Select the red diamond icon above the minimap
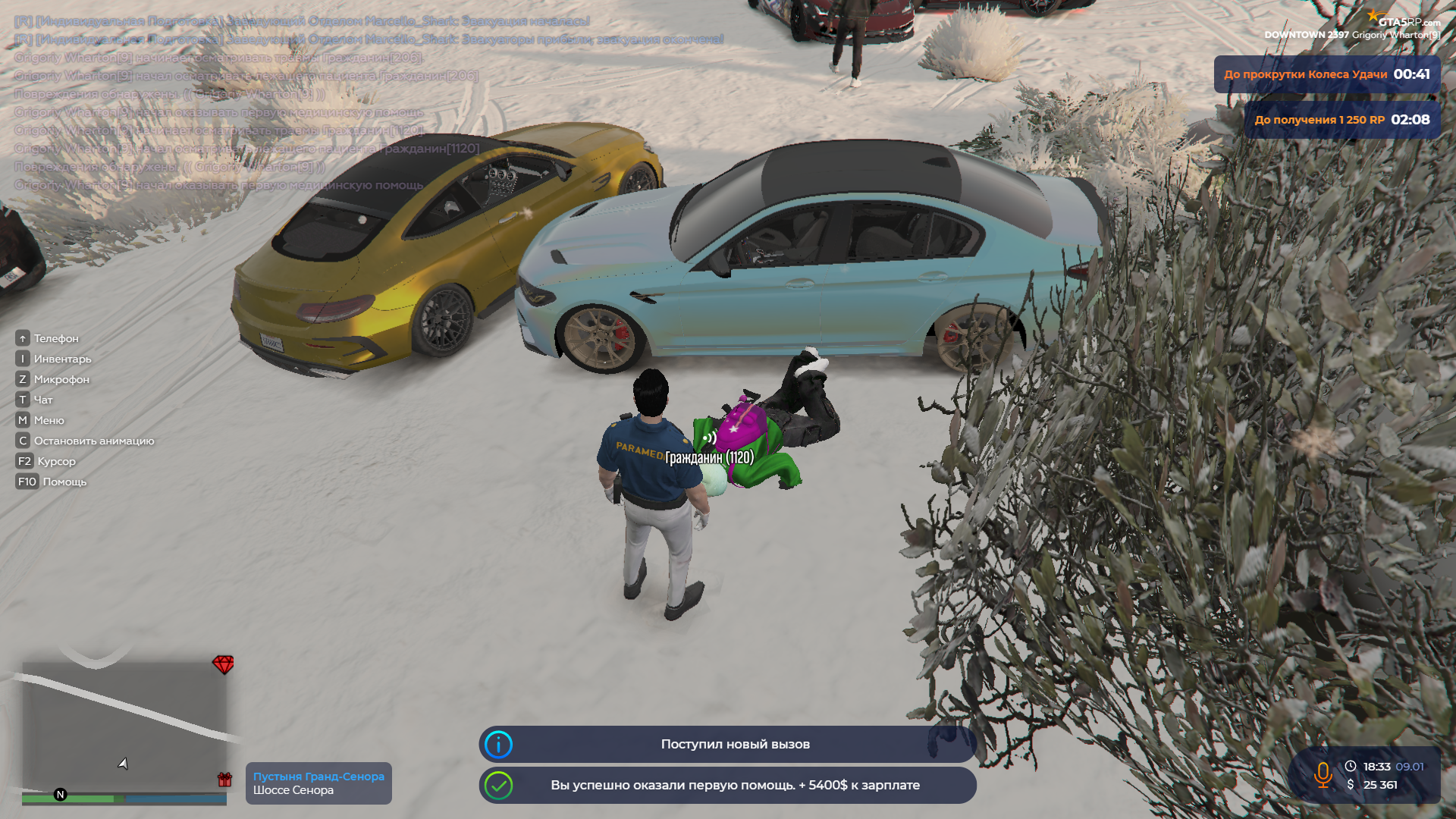This screenshot has width=1456, height=819. pos(223,664)
